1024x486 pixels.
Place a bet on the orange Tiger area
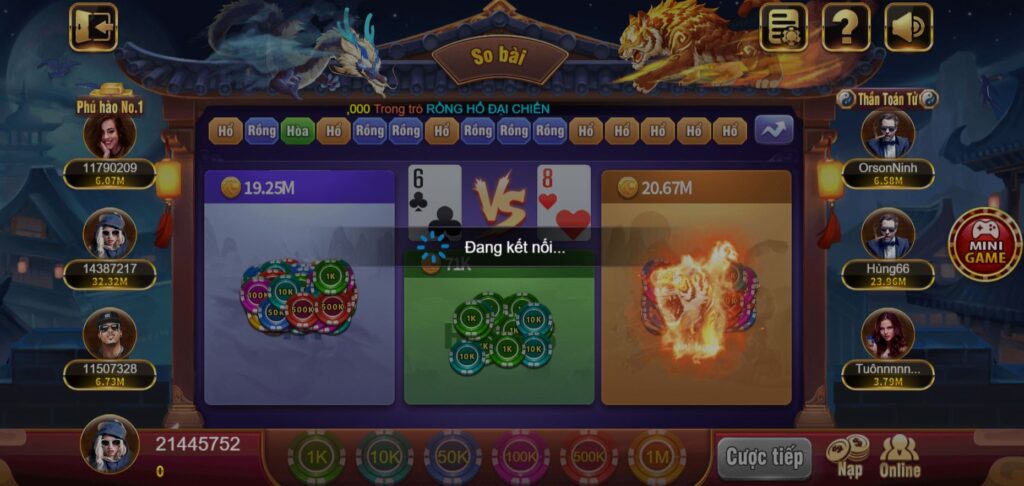696,300
